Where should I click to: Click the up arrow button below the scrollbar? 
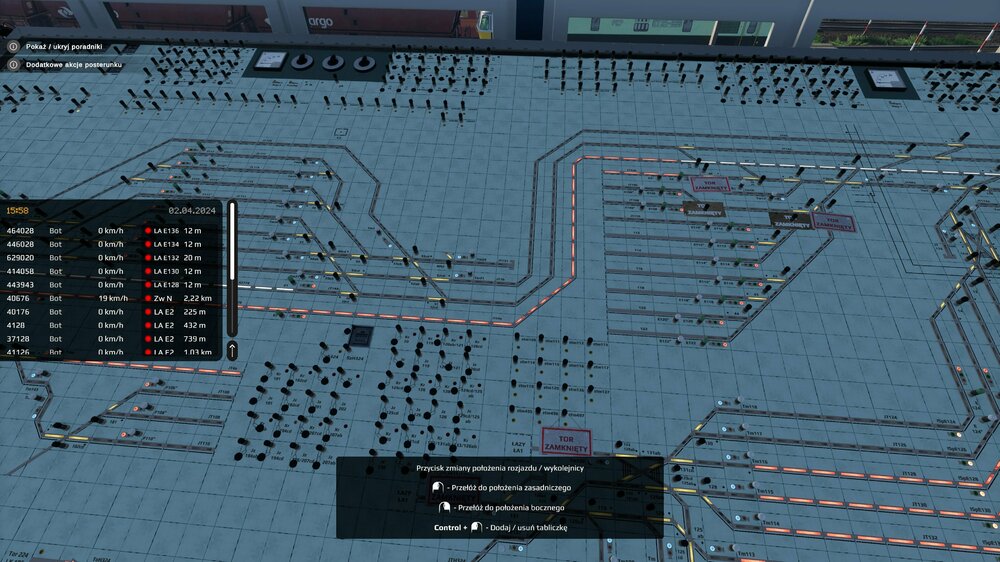pyautogui.click(x=233, y=350)
